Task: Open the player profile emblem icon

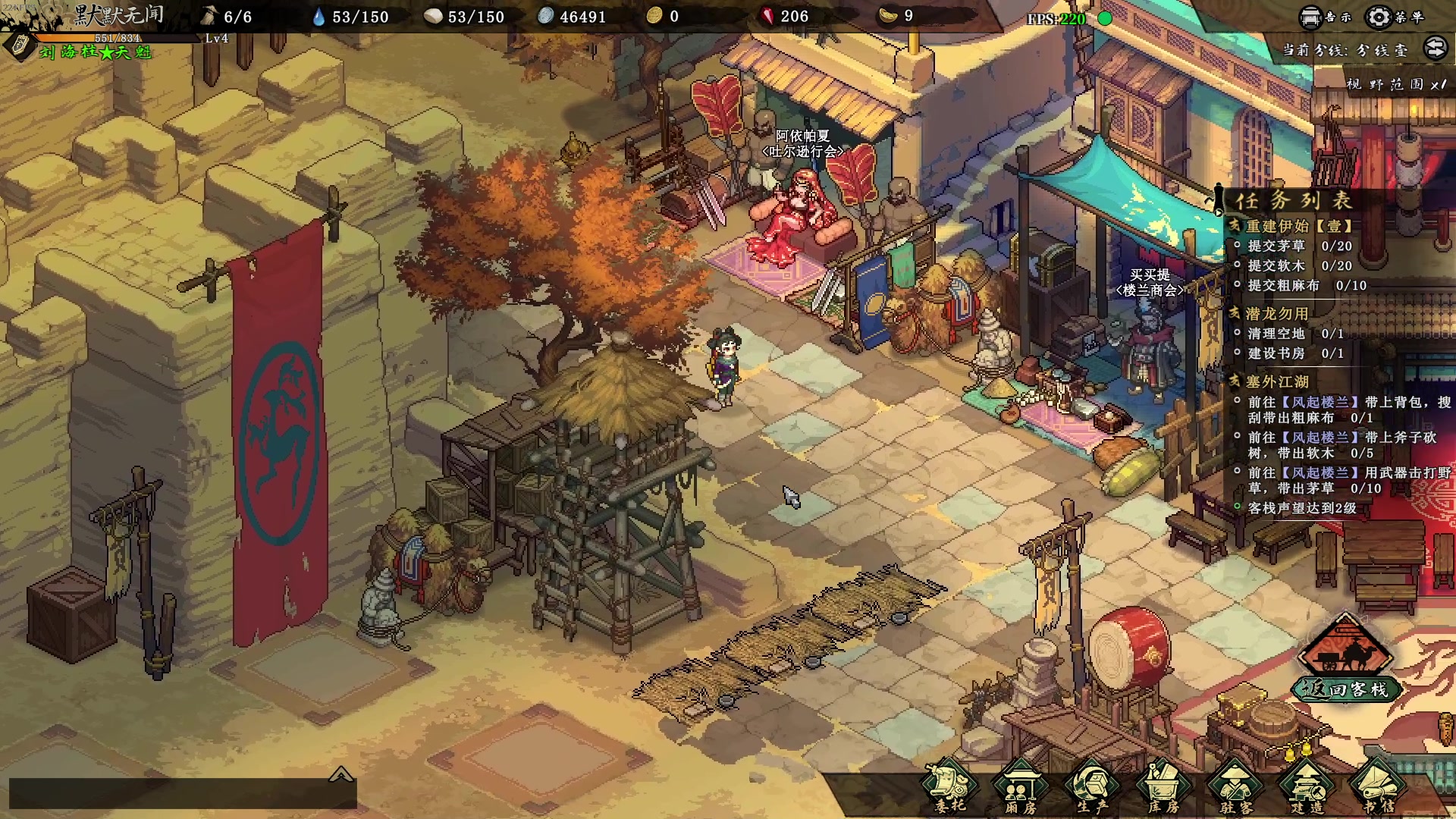Action: pos(20,45)
